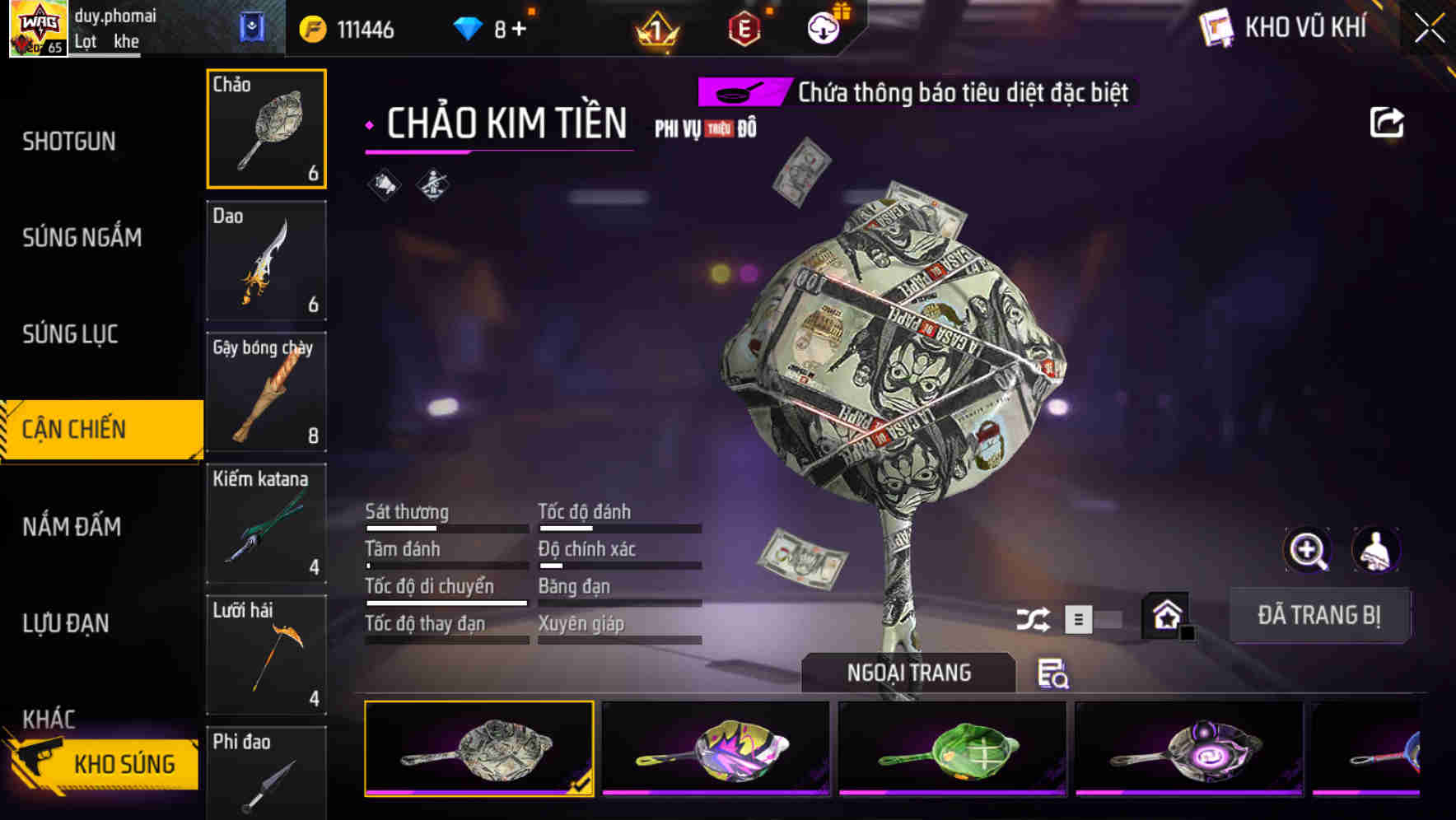Image resolution: width=1456 pixels, height=820 pixels.
Task: Select the CẬN CHIẾN category
Action: (x=82, y=429)
